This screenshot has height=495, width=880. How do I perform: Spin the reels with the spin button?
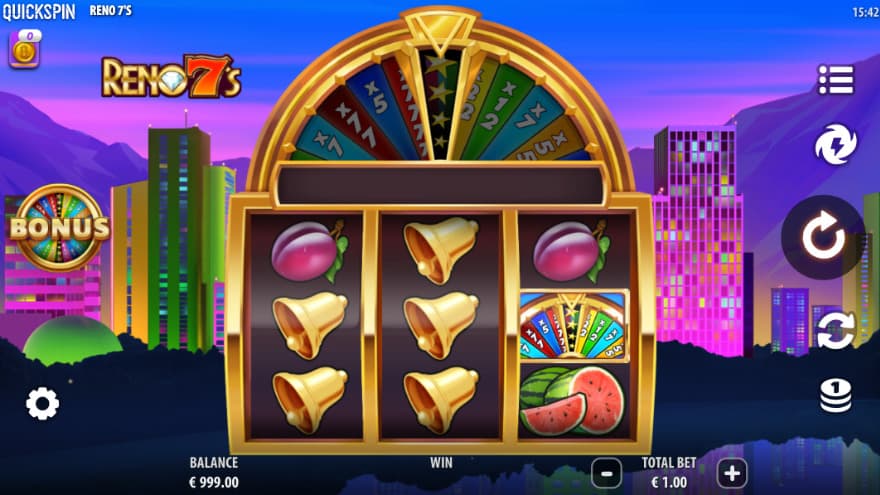coord(823,238)
